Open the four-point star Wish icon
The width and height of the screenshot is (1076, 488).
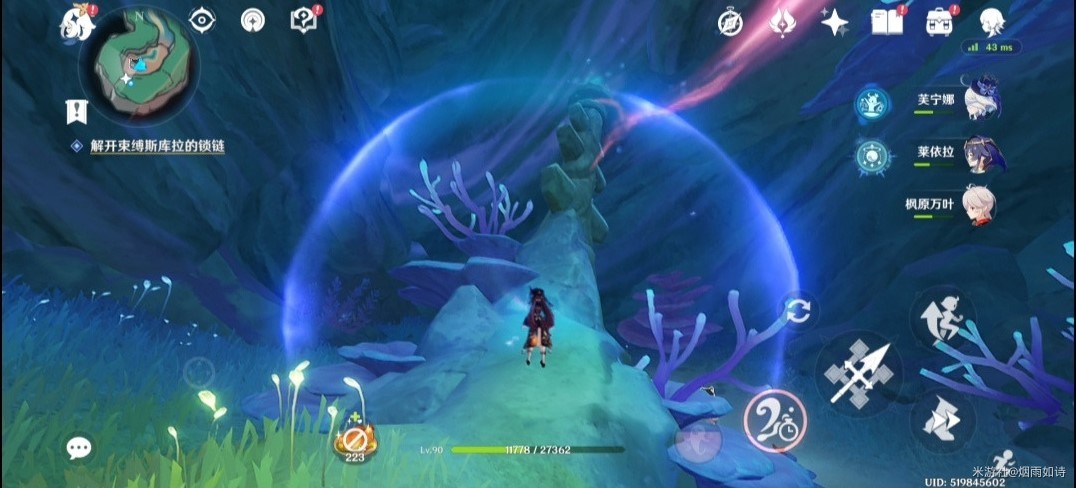[833, 22]
